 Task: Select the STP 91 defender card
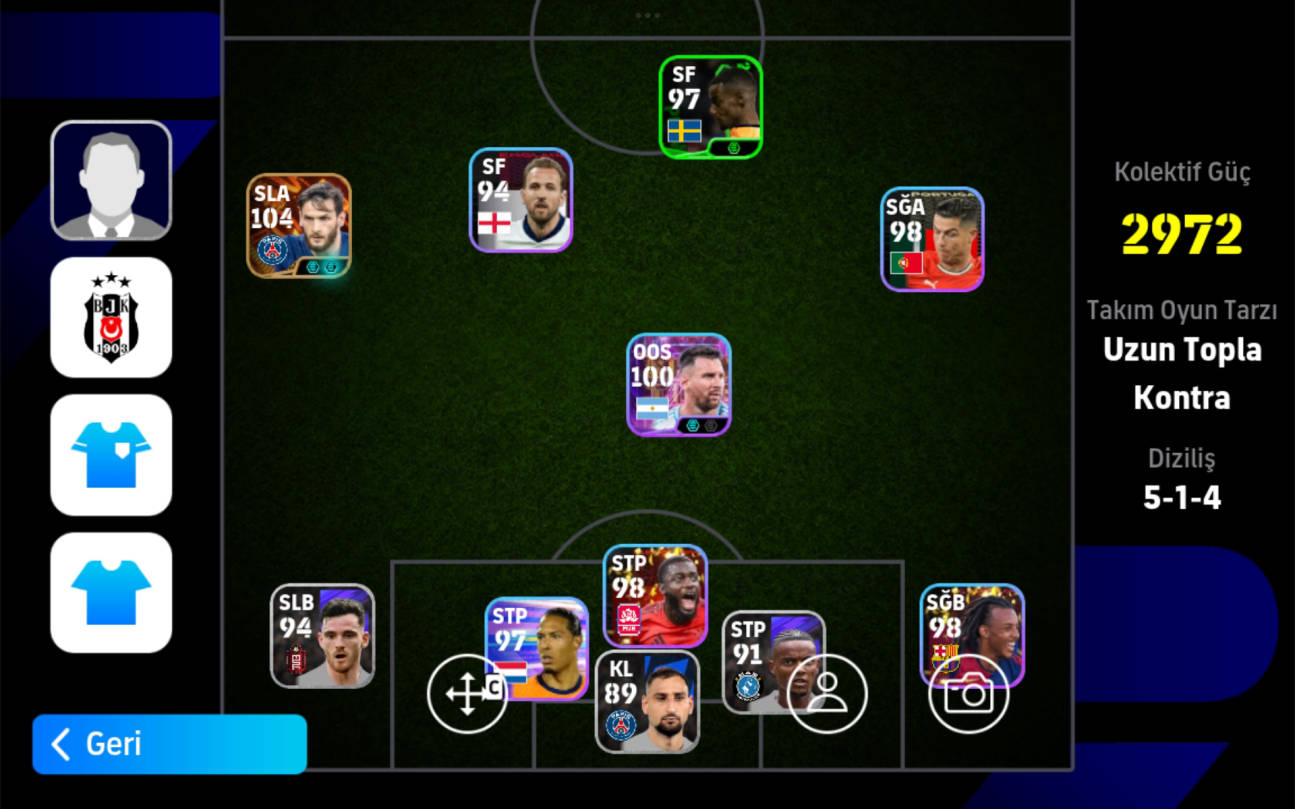[760, 650]
